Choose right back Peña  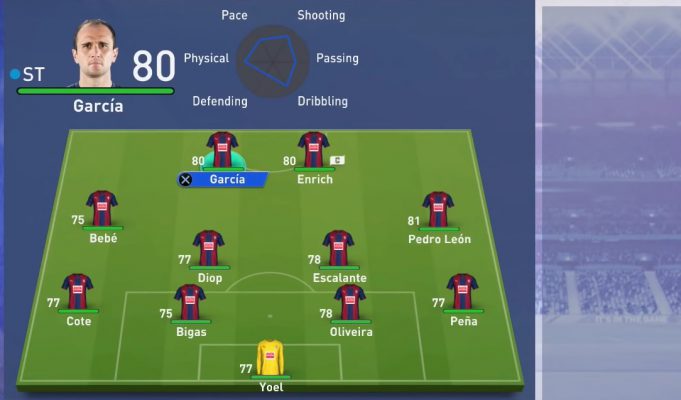tap(462, 292)
